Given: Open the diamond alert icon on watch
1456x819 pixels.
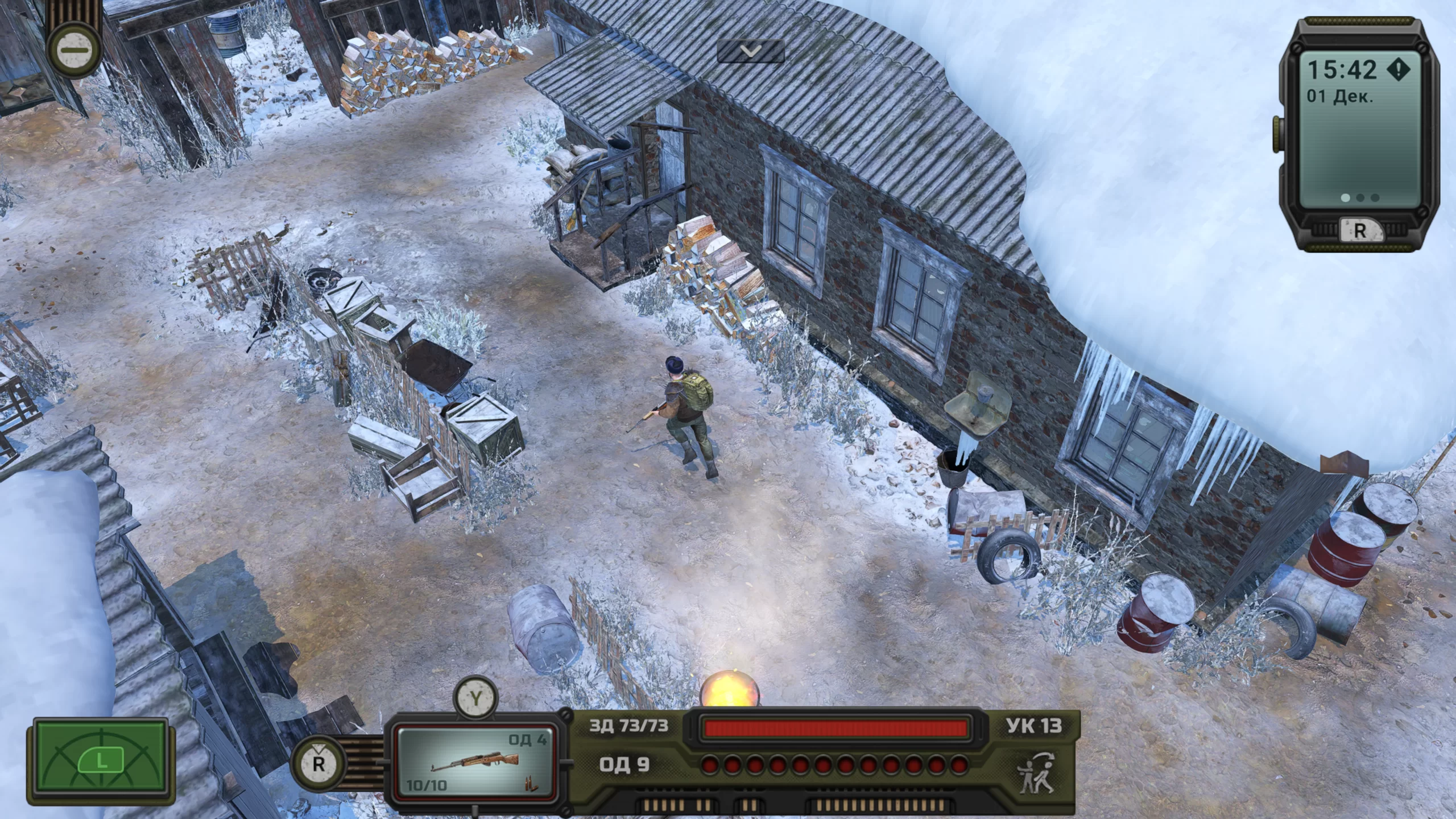Looking at the screenshot, I should point(1398,70).
